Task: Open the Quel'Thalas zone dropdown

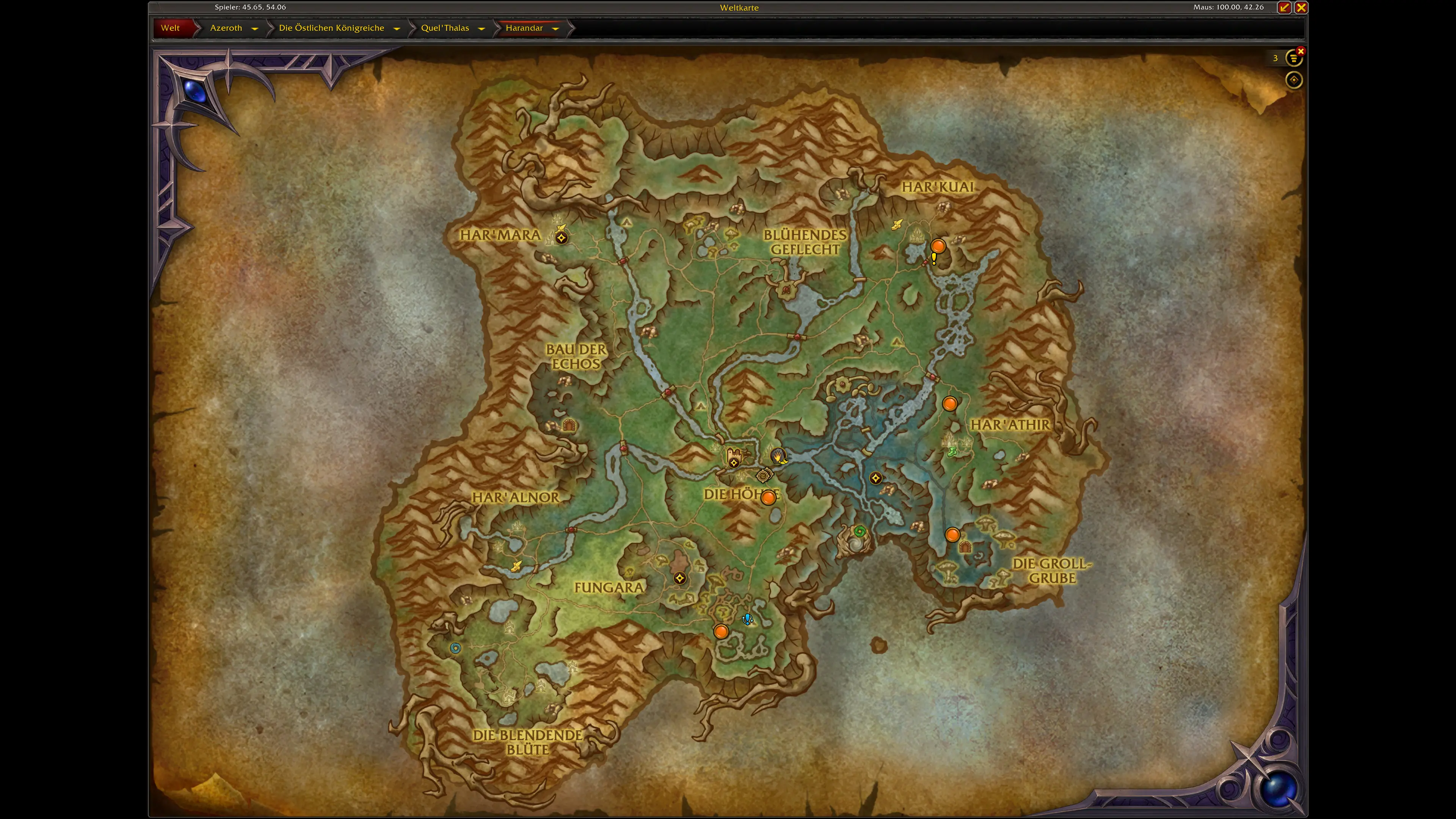Action: (482, 28)
